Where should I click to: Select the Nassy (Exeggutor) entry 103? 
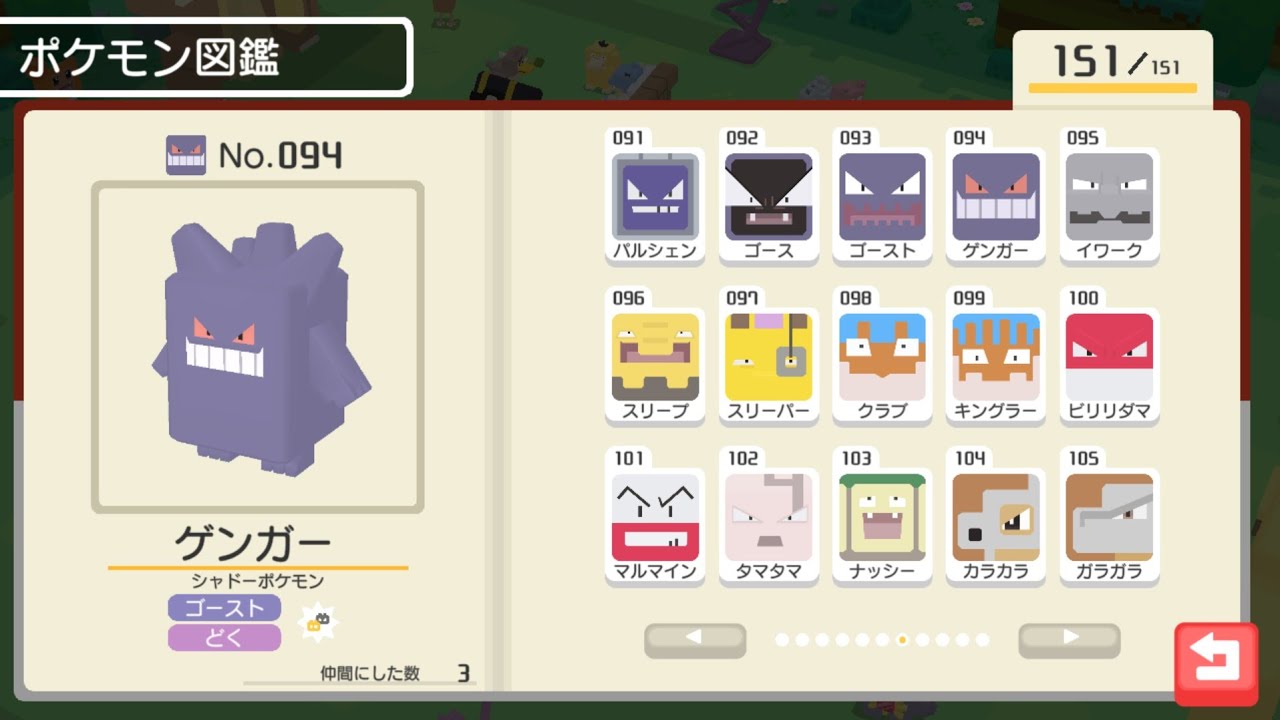883,517
